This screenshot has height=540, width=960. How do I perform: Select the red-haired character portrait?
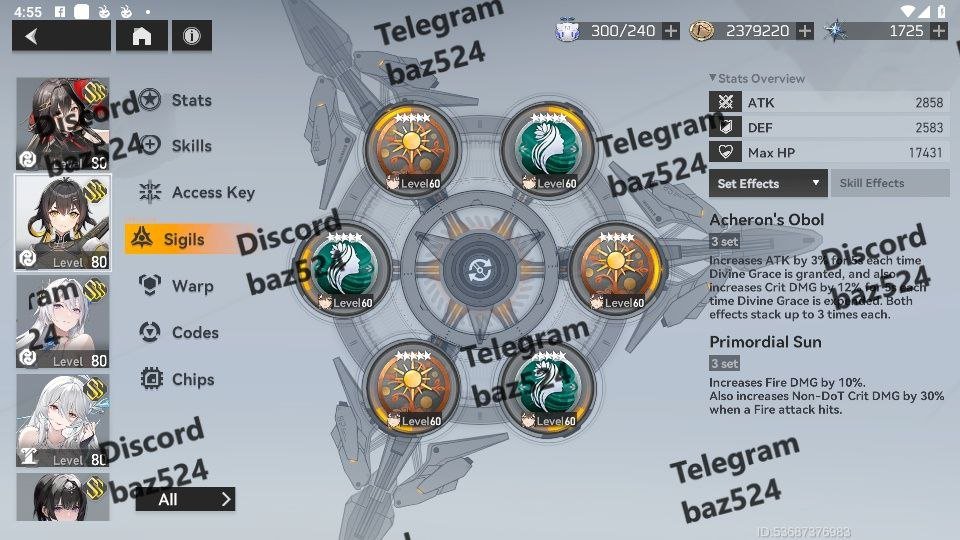click(x=63, y=124)
